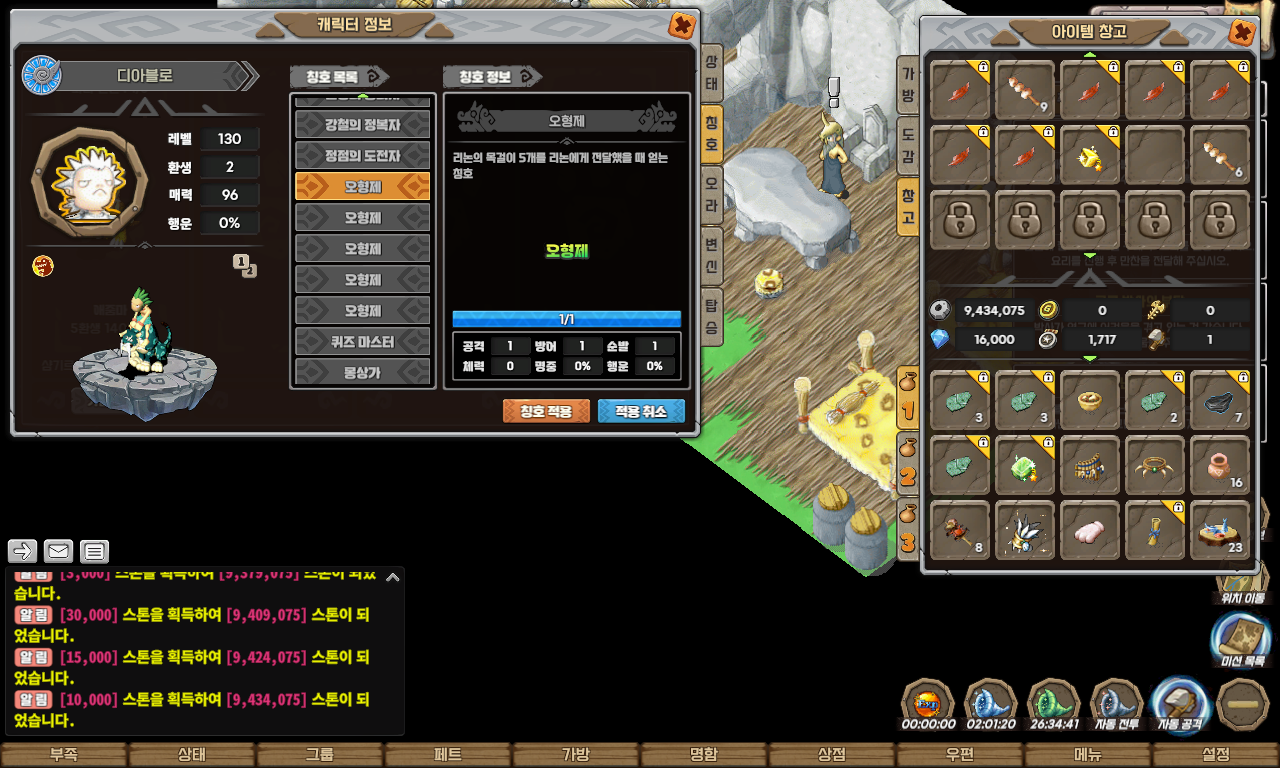Open the 가방 tab of storage

click(908, 84)
